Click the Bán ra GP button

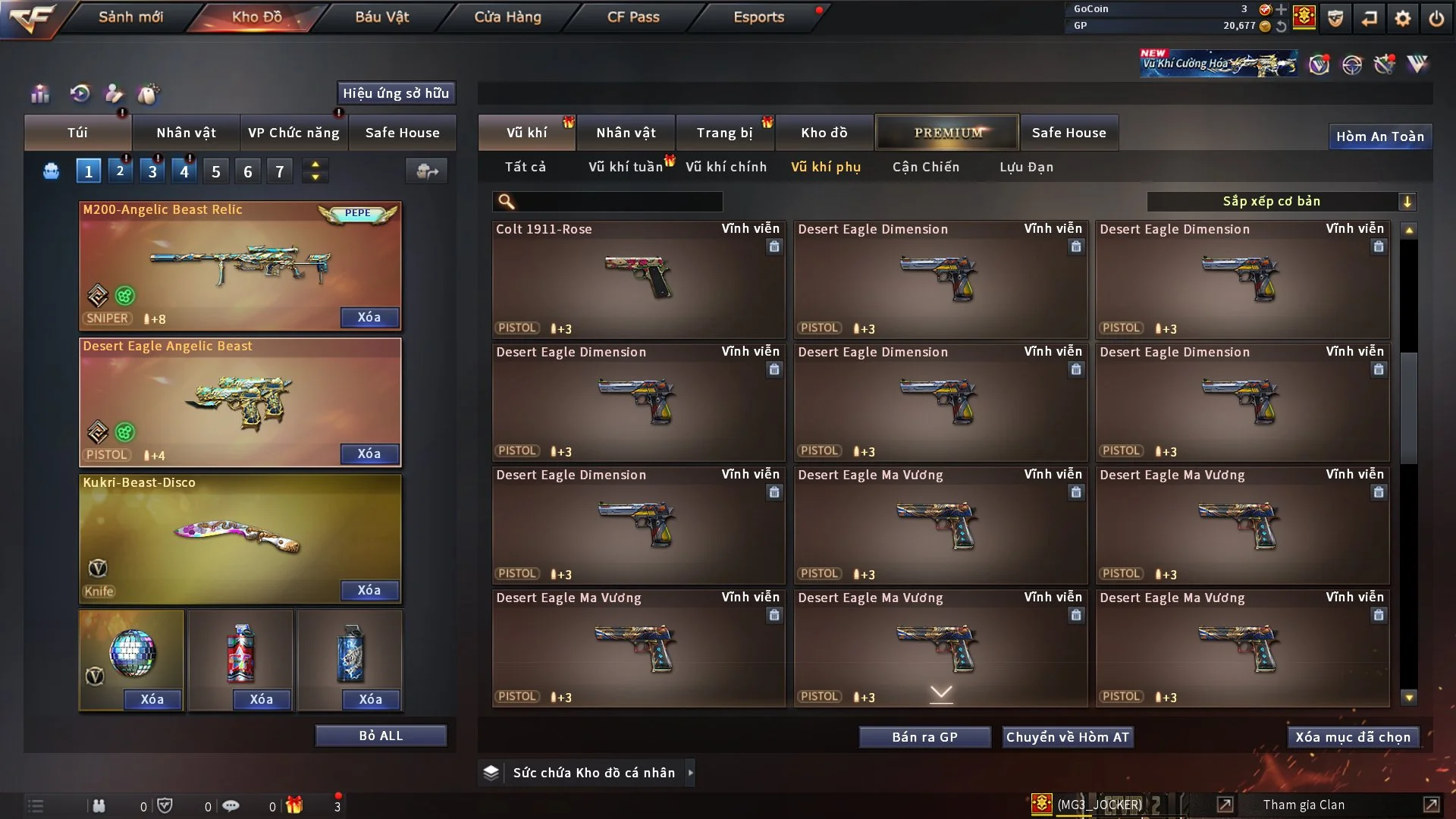pyautogui.click(x=924, y=737)
